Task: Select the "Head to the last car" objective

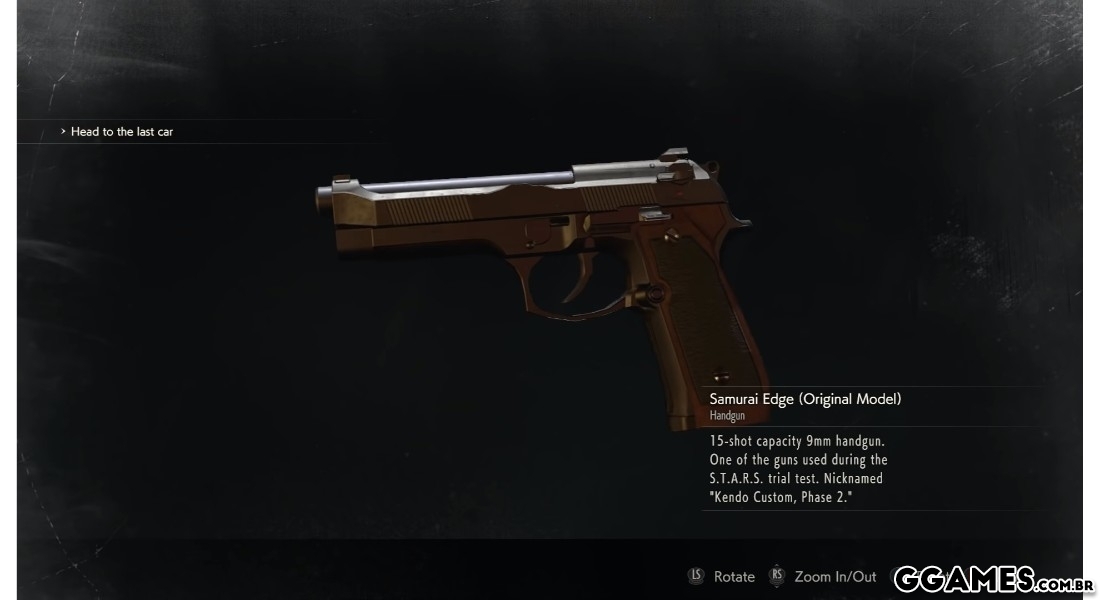Action: [121, 132]
